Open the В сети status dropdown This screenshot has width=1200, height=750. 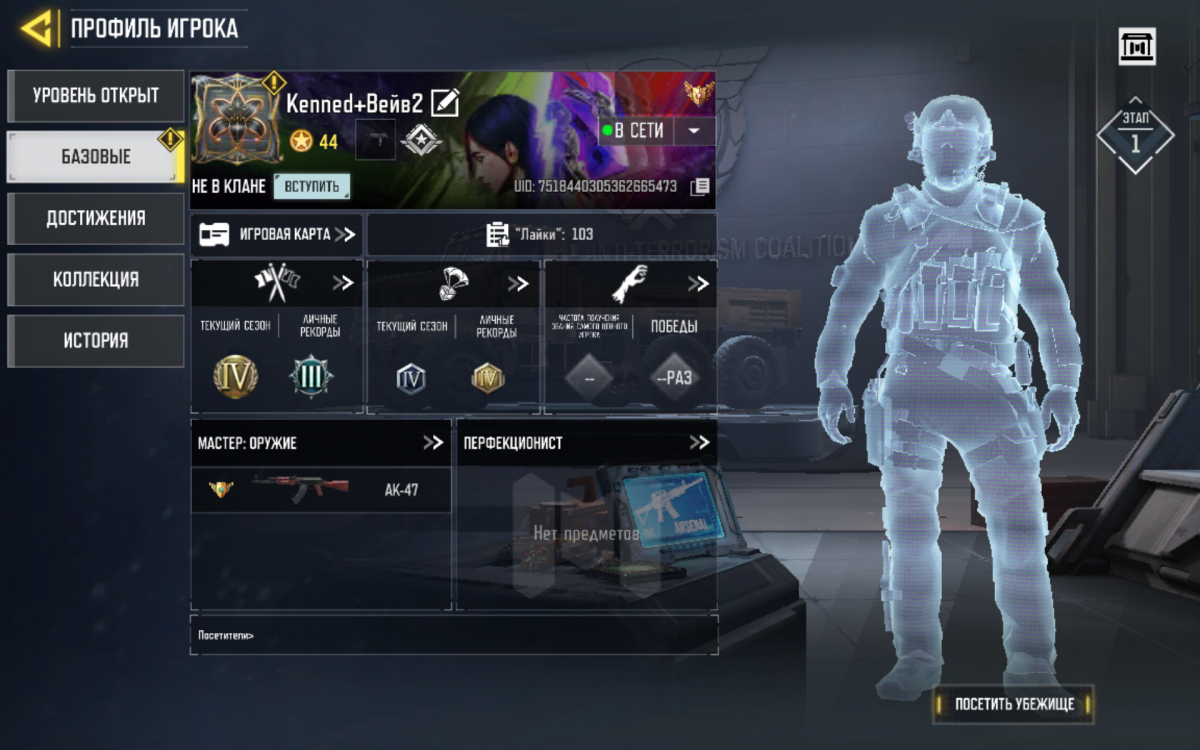pyautogui.click(x=695, y=131)
